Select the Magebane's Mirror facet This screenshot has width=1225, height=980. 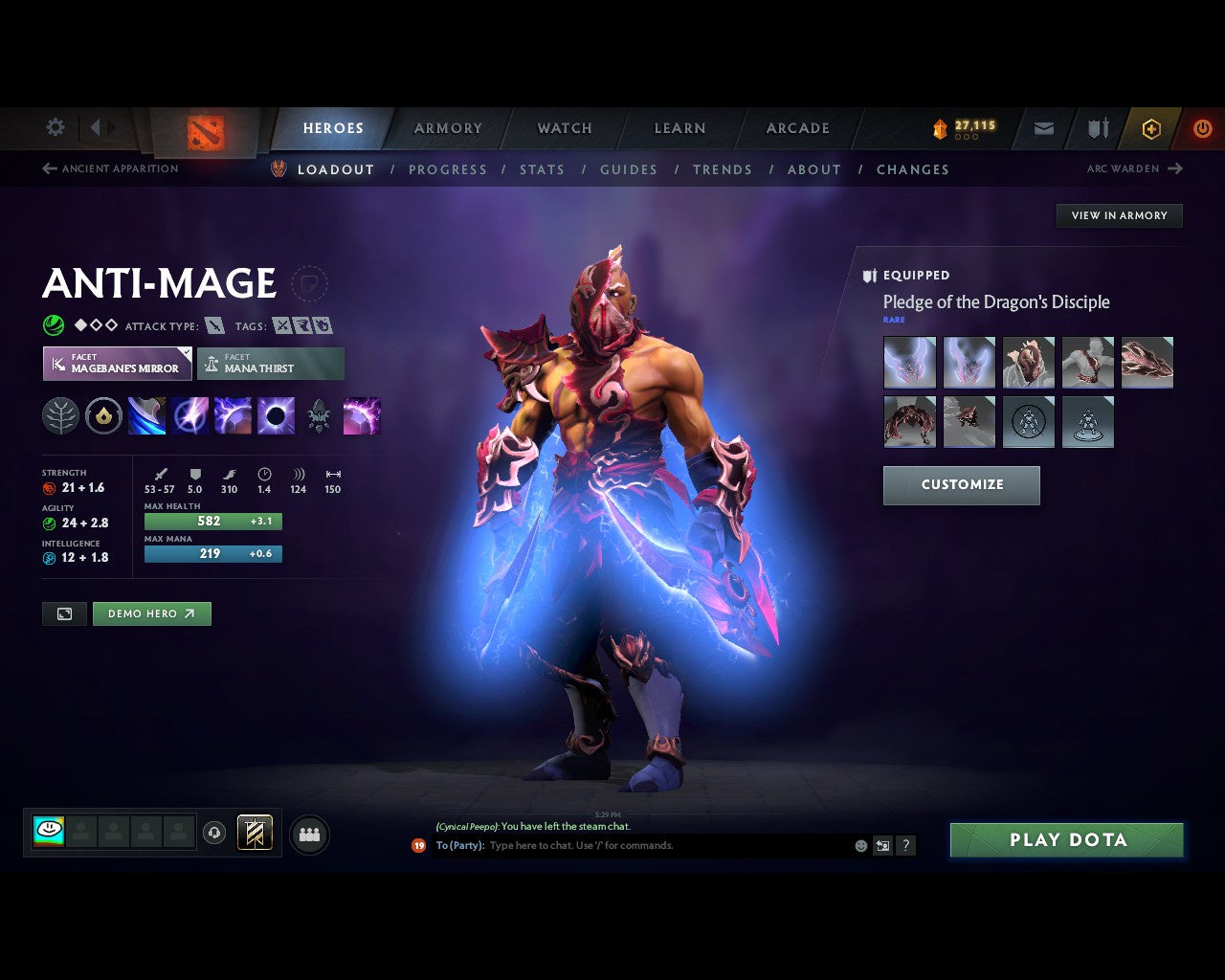pos(116,364)
